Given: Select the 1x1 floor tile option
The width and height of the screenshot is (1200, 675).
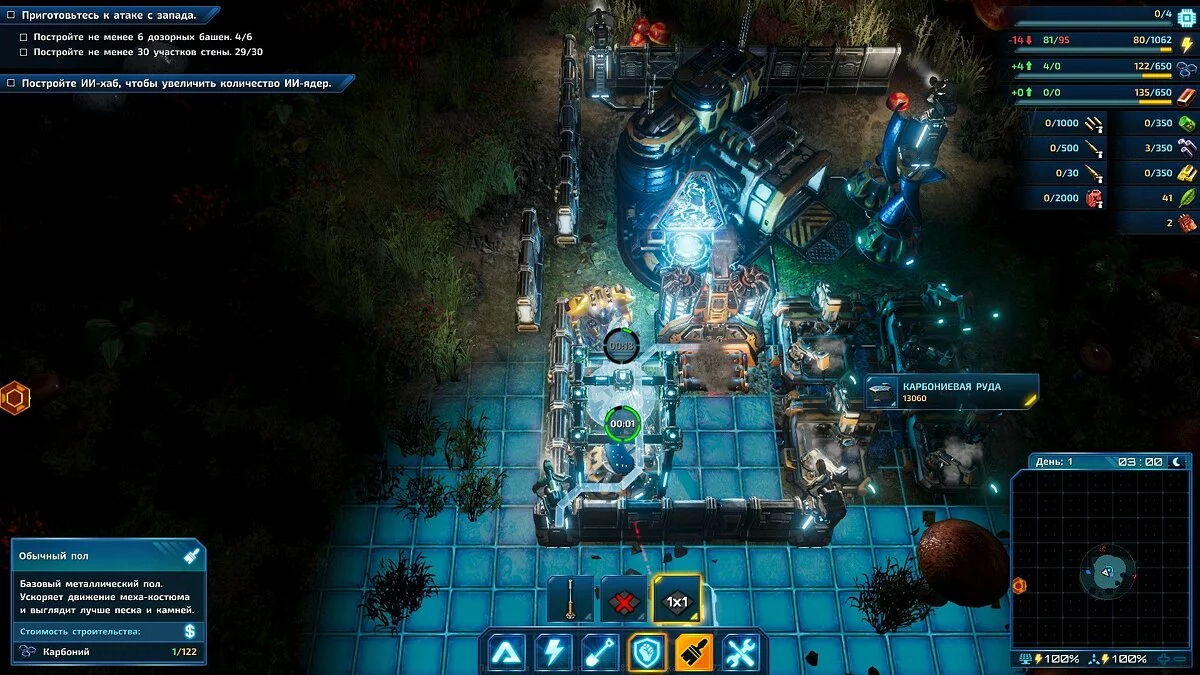Looking at the screenshot, I should tap(677, 601).
